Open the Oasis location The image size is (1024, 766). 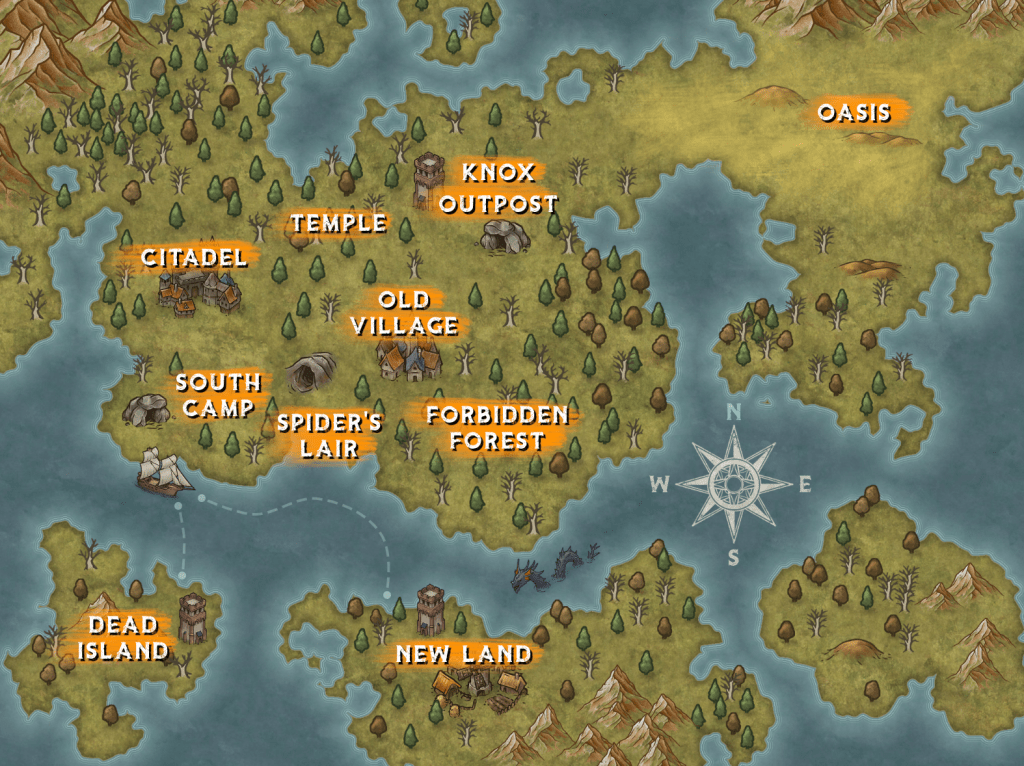coord(854,112)
